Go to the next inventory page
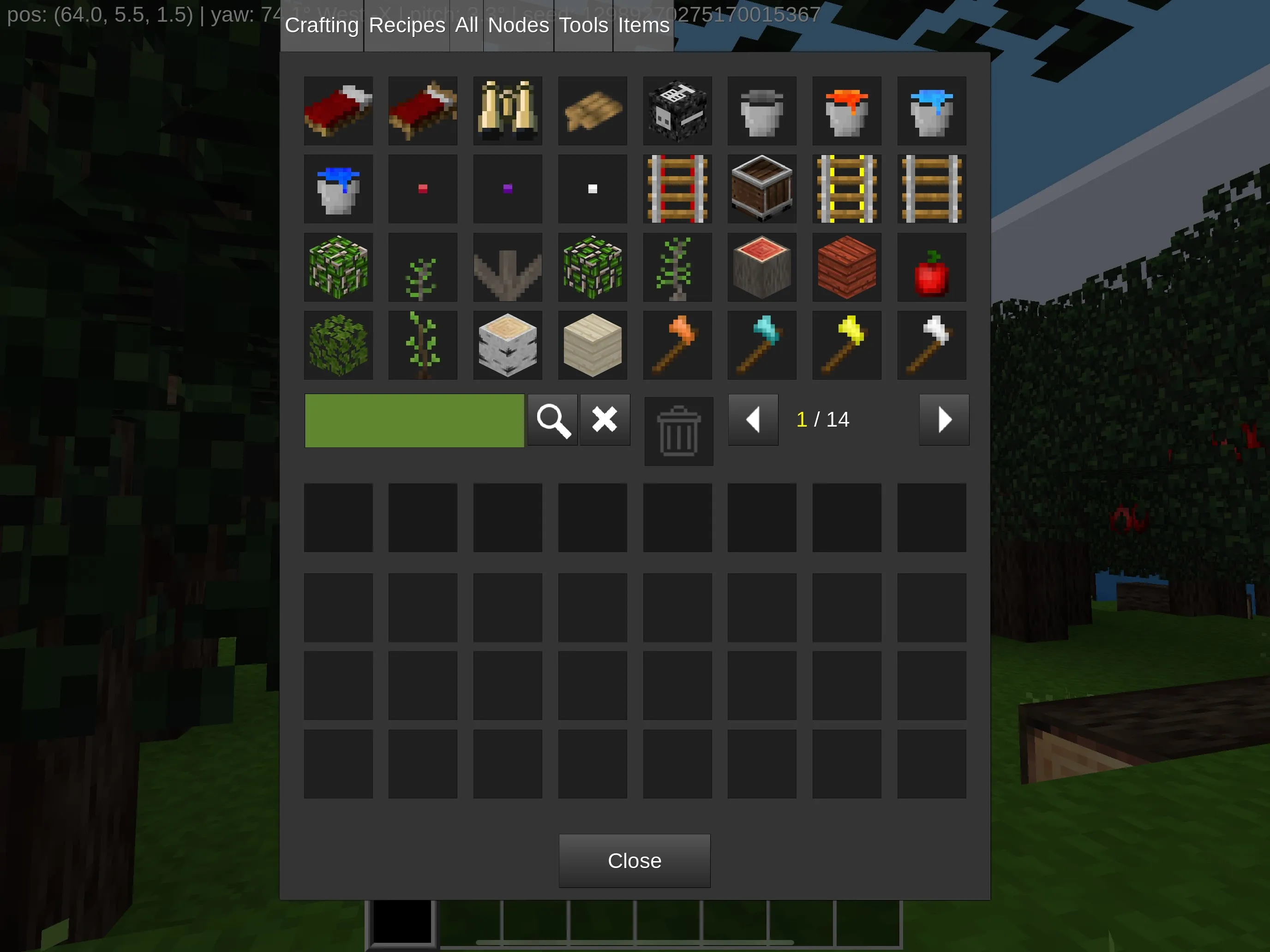The image size is (1270, 952). (x=944, y=421)
